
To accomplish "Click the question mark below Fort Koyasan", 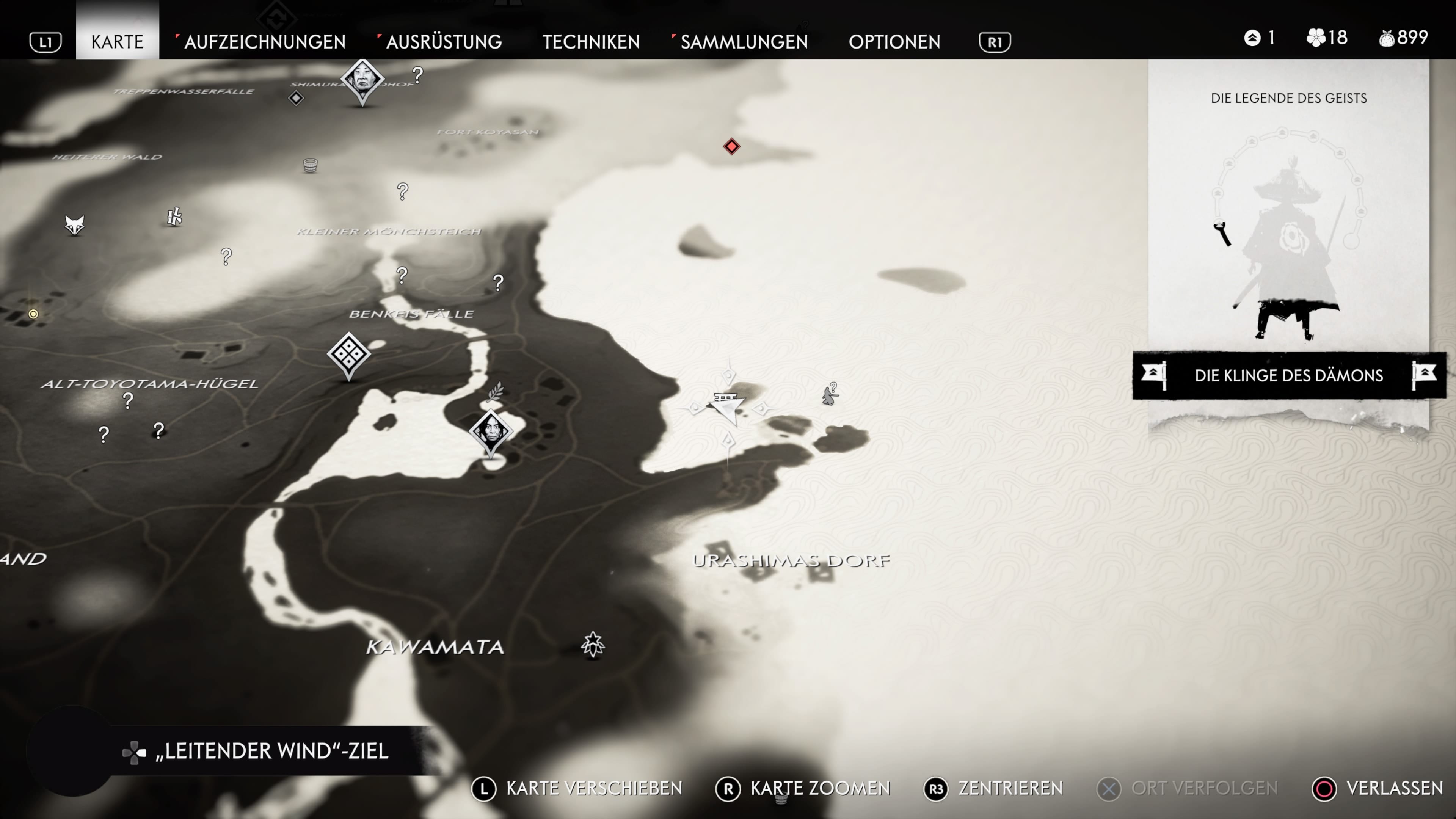I will coord(402,191).
